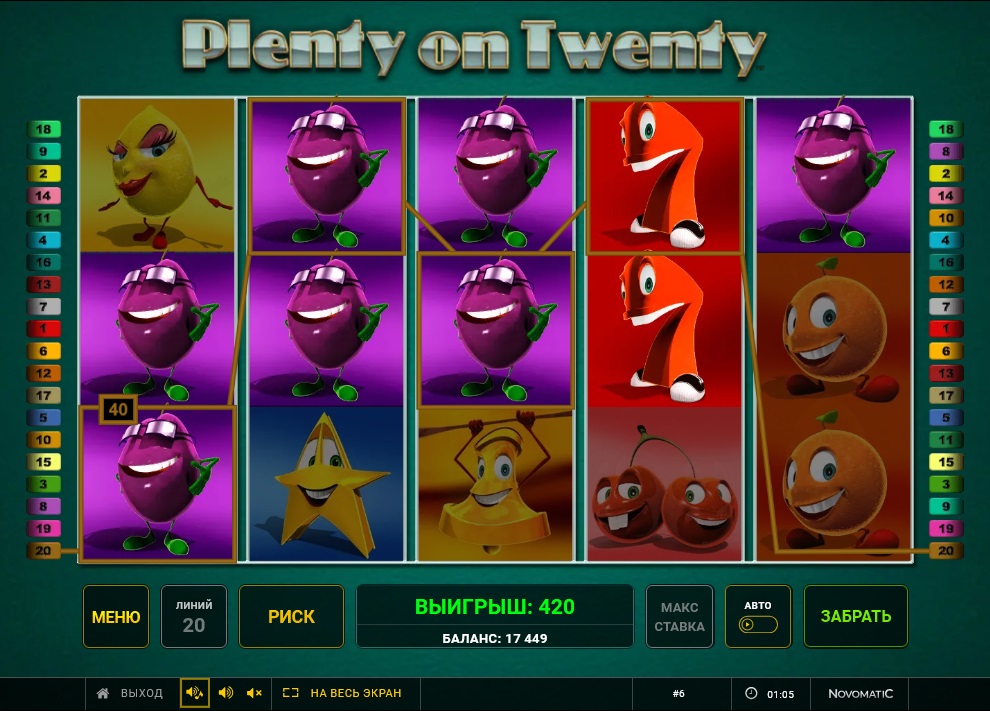Switch to full screen with НА ВЕСЬ ЭКРАН
990x711 pixels.
(342, 693)
